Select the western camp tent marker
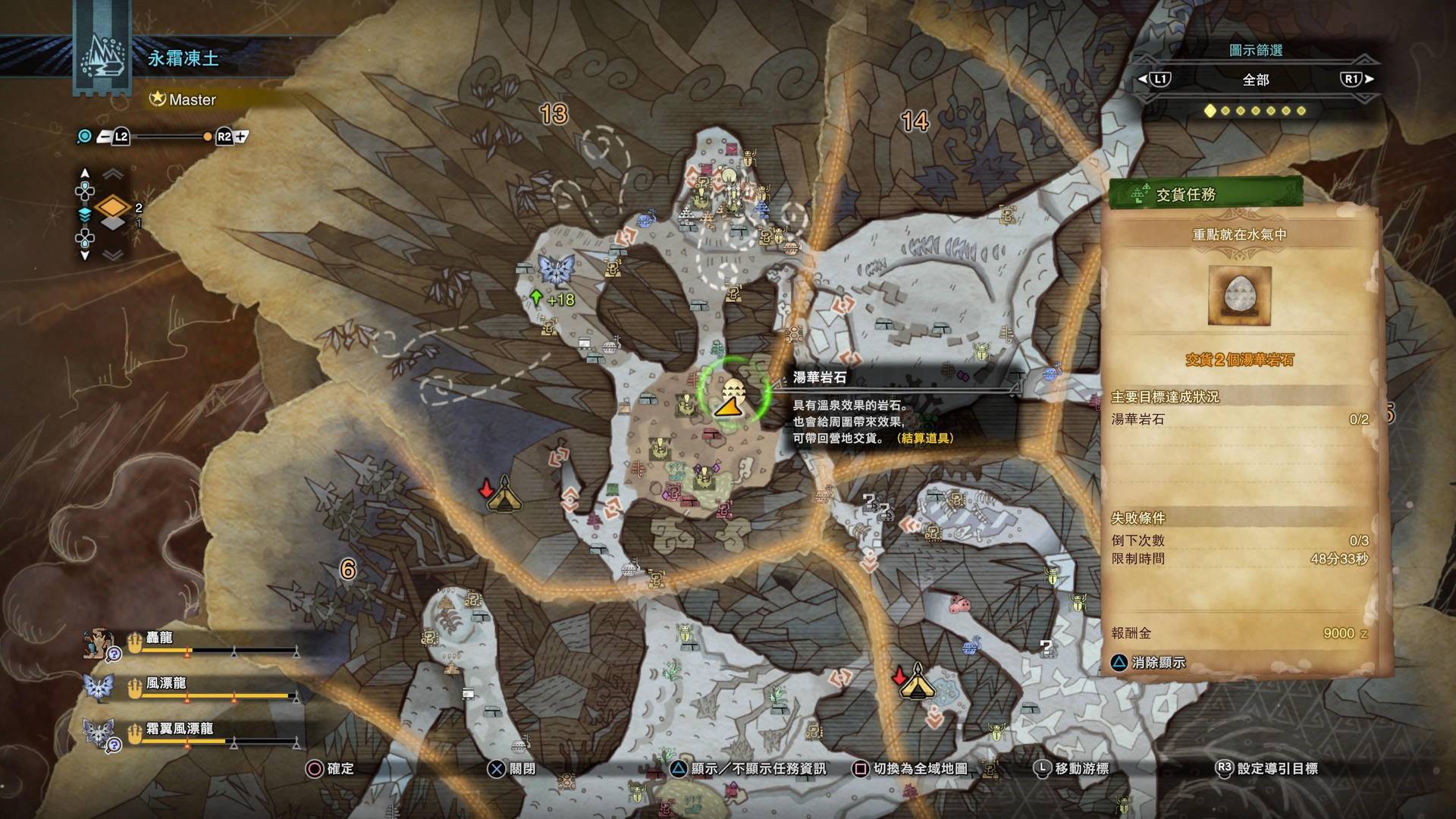This screenshot has height=819, width=1456. [x=503, y=494]
